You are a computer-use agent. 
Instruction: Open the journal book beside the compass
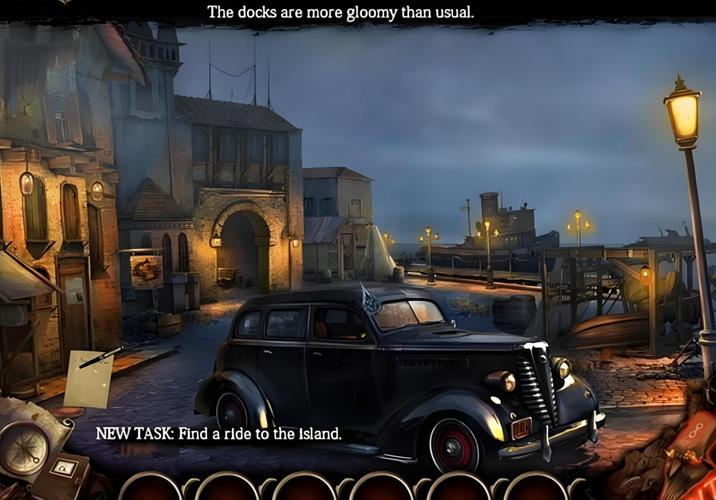pyautogui.click(x=62, y=472)
